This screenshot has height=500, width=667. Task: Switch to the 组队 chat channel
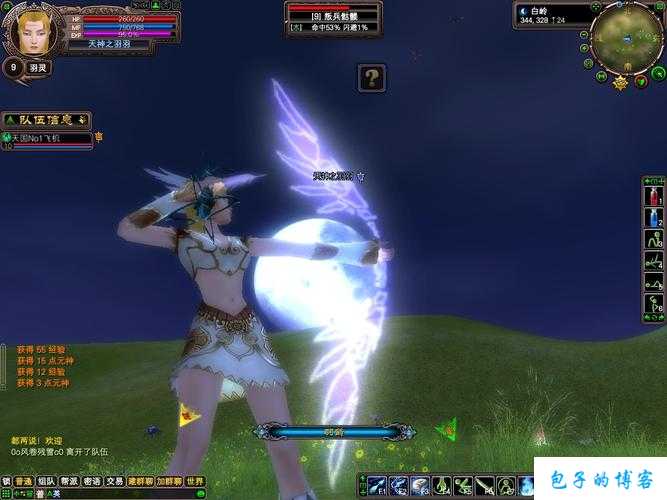click(46, 481)
